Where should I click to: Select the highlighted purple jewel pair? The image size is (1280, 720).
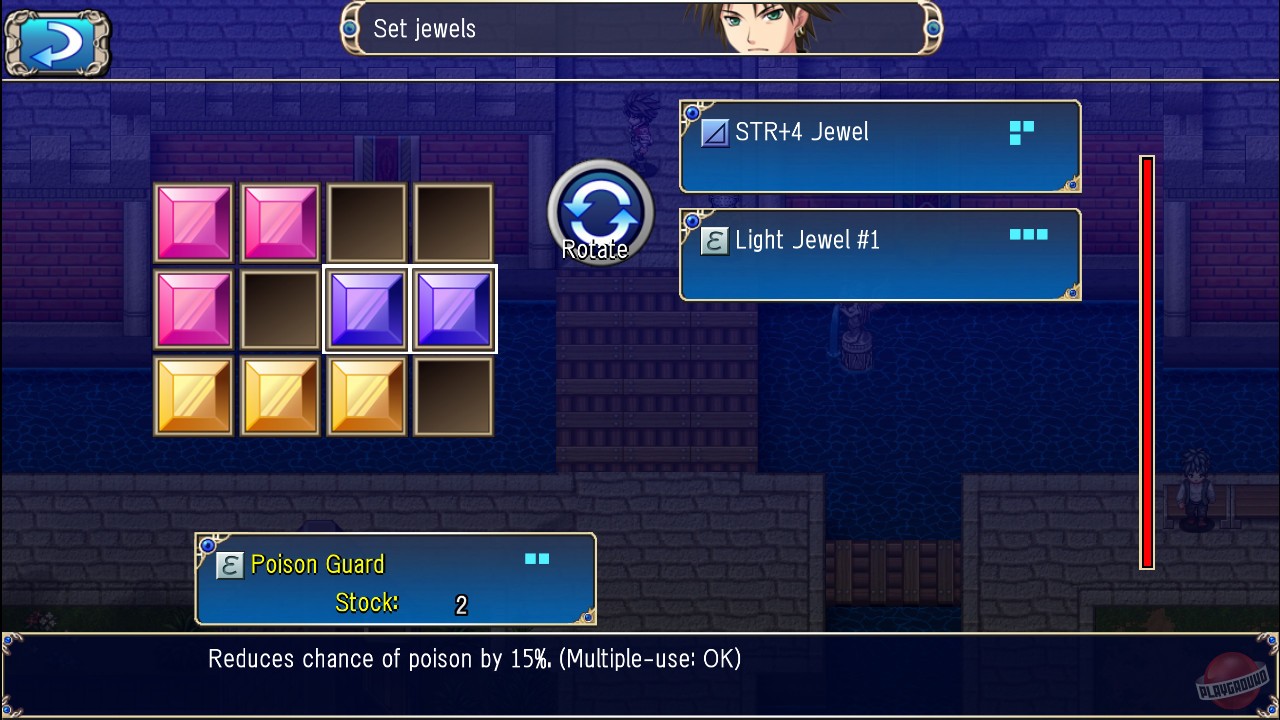pos(410,308)
